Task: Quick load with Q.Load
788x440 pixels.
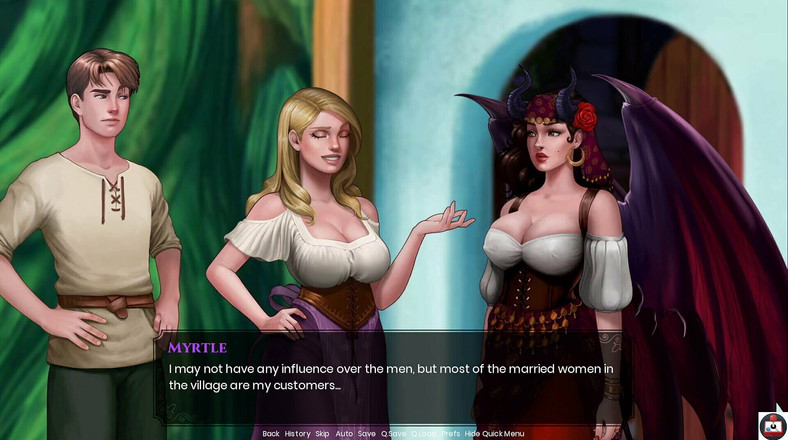Action: click(x=423, y=434)
